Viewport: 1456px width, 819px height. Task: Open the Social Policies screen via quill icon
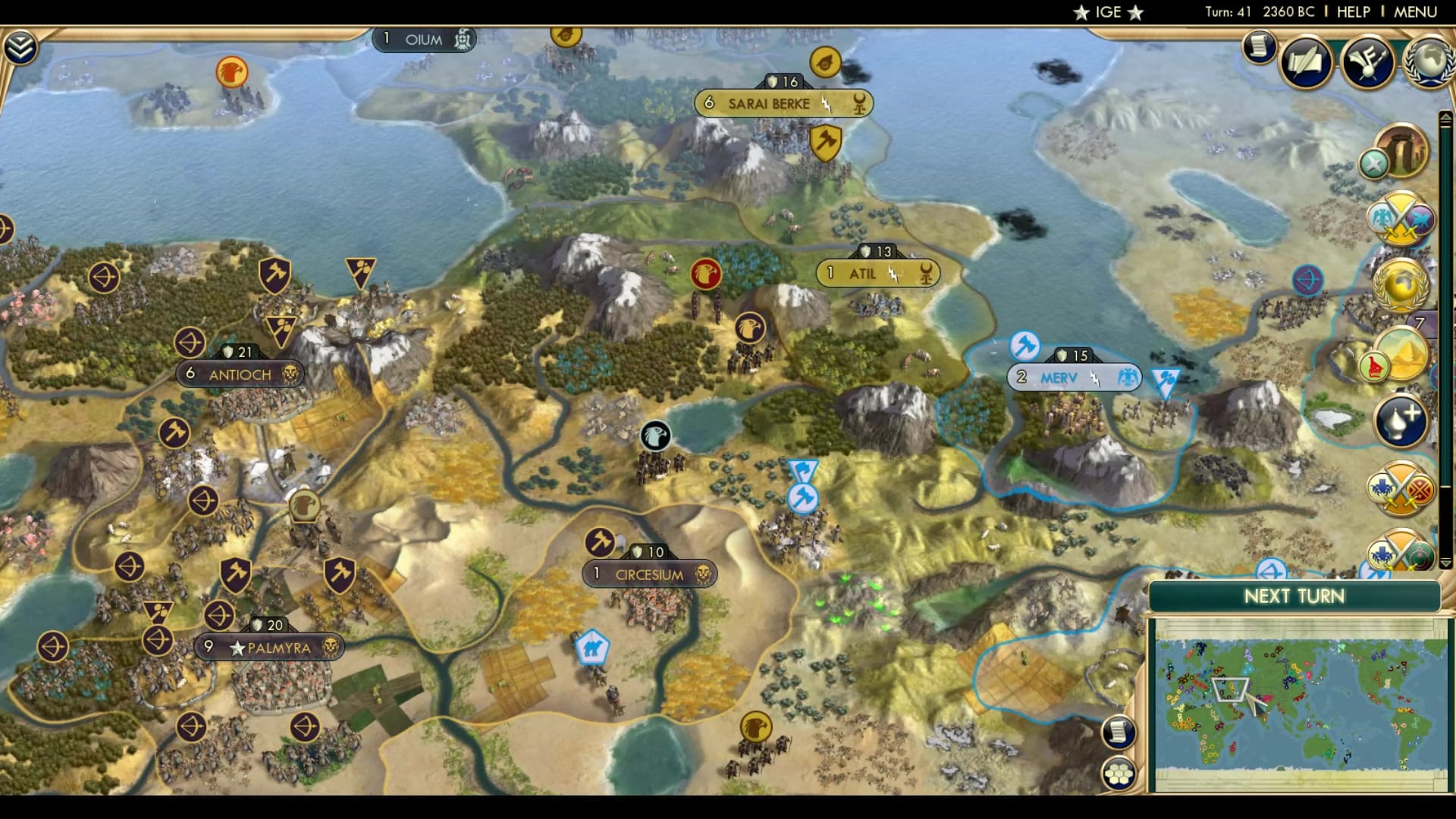1305,64
